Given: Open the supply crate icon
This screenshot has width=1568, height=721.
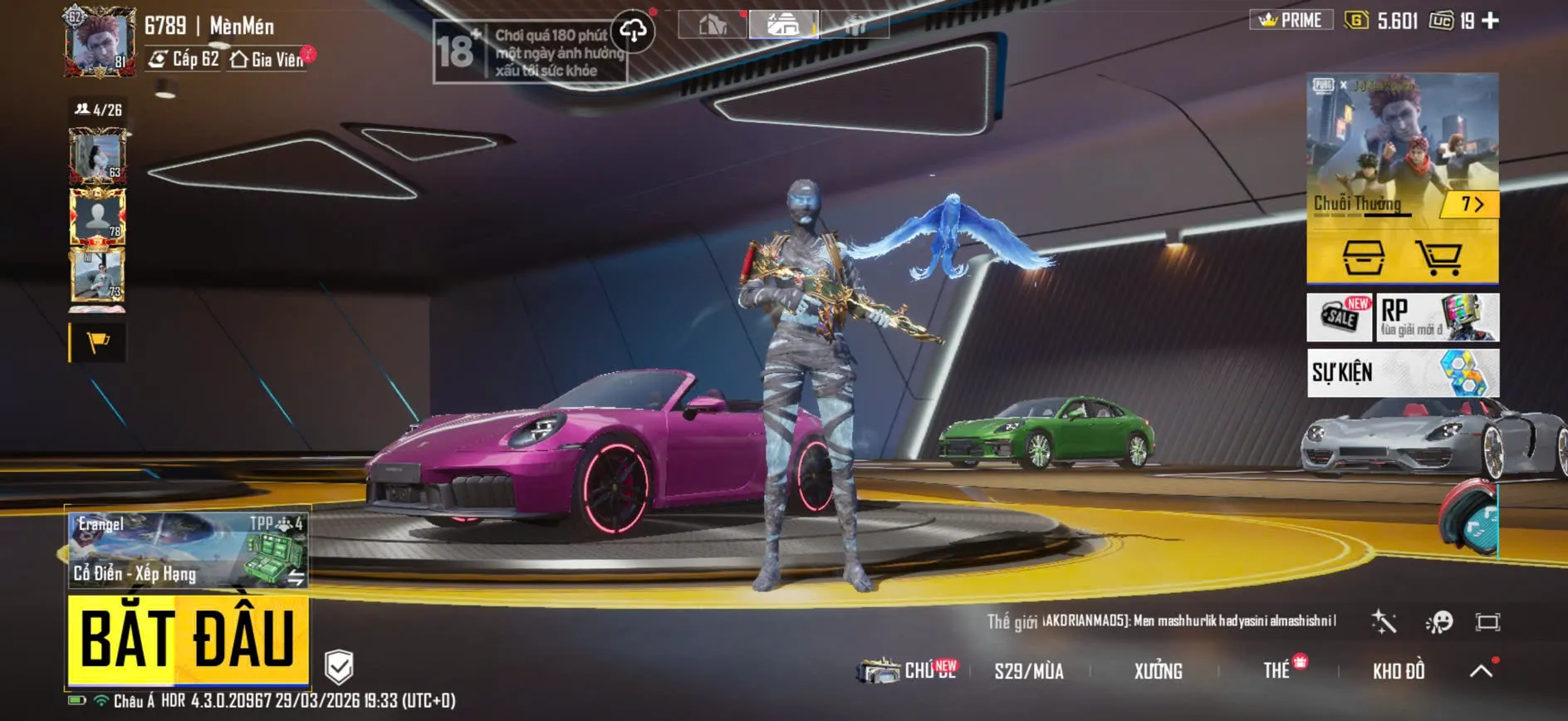Looking at the screenshot, I should [1364, 257].
